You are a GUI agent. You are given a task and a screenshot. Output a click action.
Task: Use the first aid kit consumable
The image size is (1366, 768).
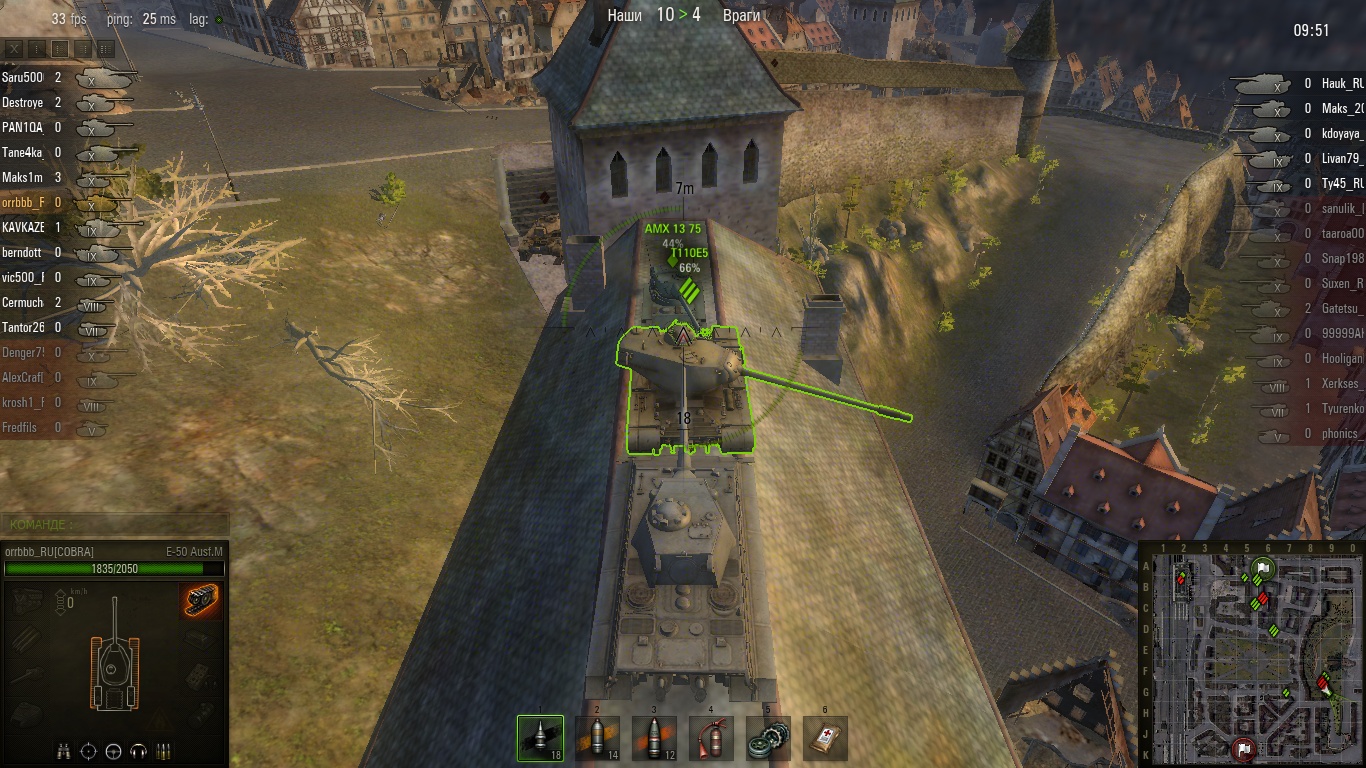(825, 738)
